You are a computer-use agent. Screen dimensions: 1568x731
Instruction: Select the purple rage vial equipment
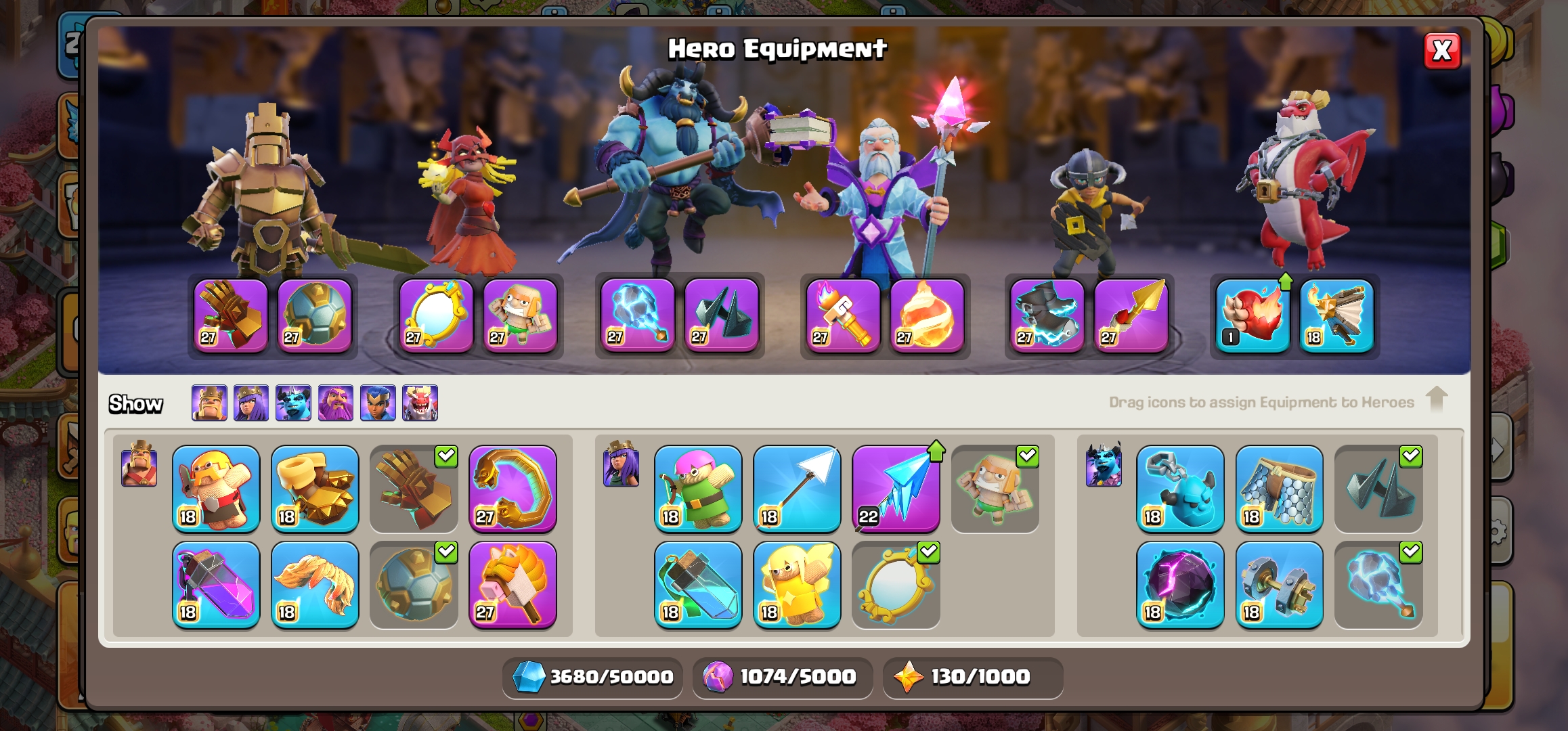(x=216, y=585)
